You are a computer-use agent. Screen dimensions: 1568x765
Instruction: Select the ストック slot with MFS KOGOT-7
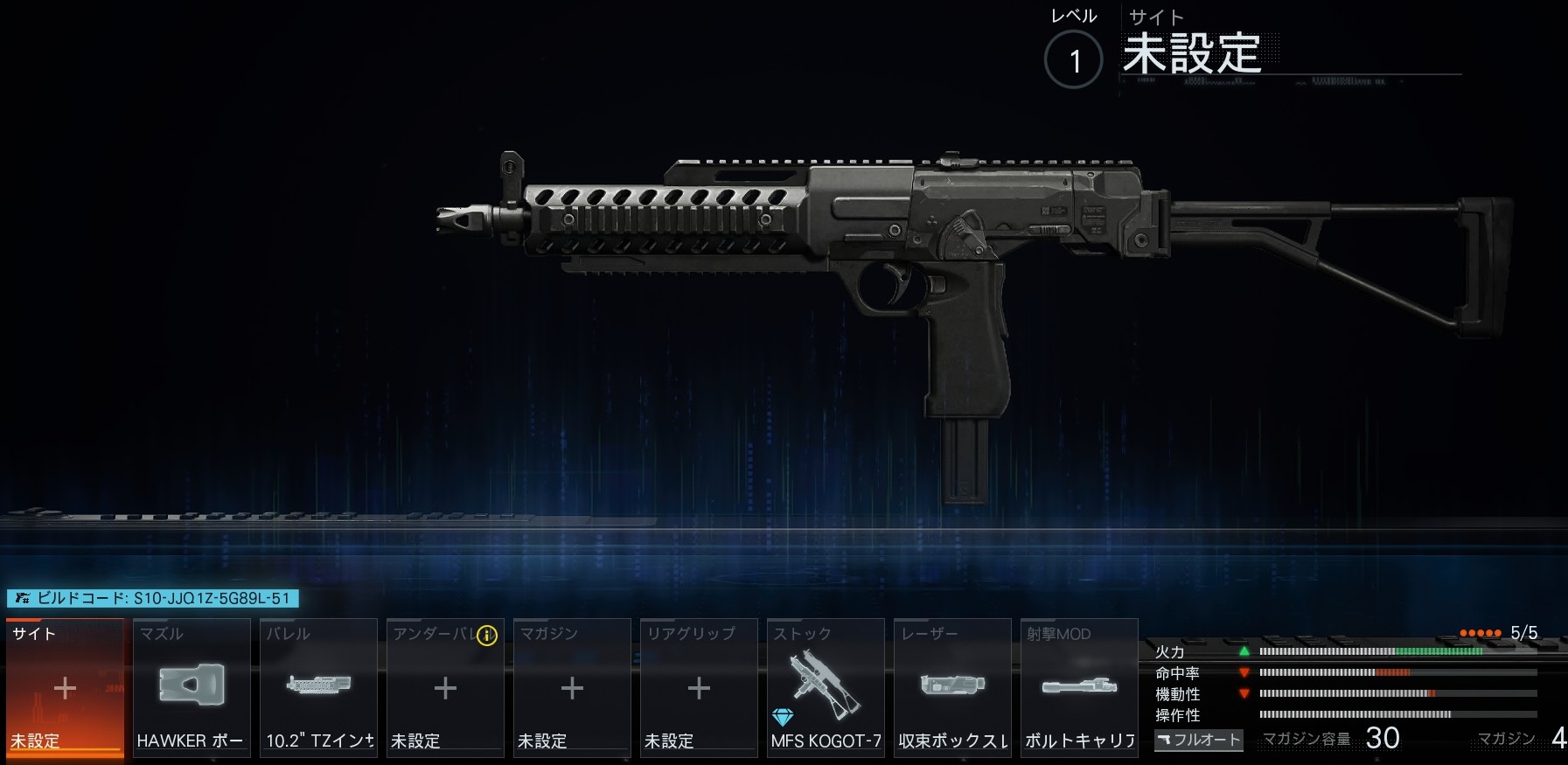(826, 688)
